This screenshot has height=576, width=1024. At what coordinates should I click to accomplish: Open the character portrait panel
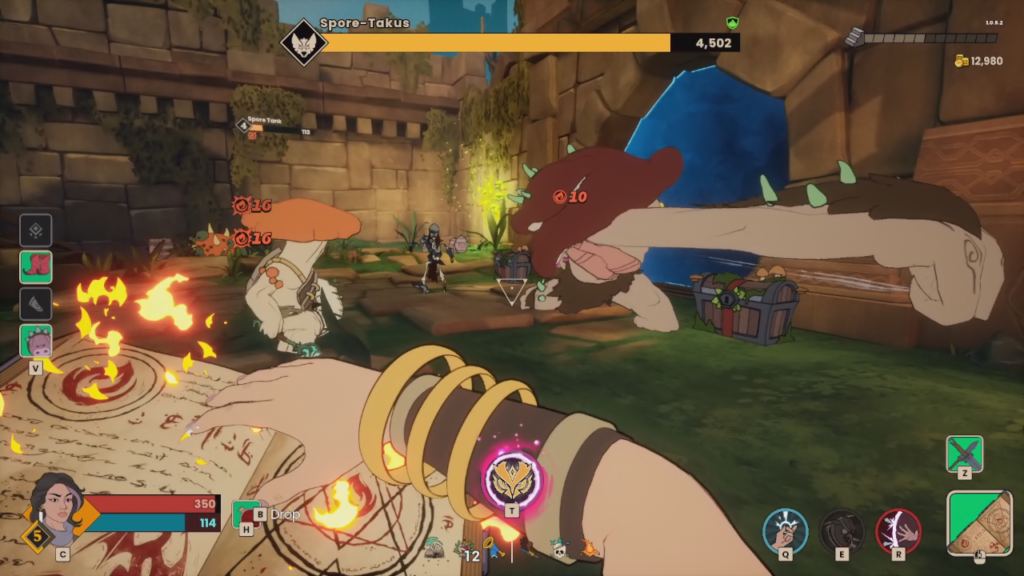click(x=58, y=503)
